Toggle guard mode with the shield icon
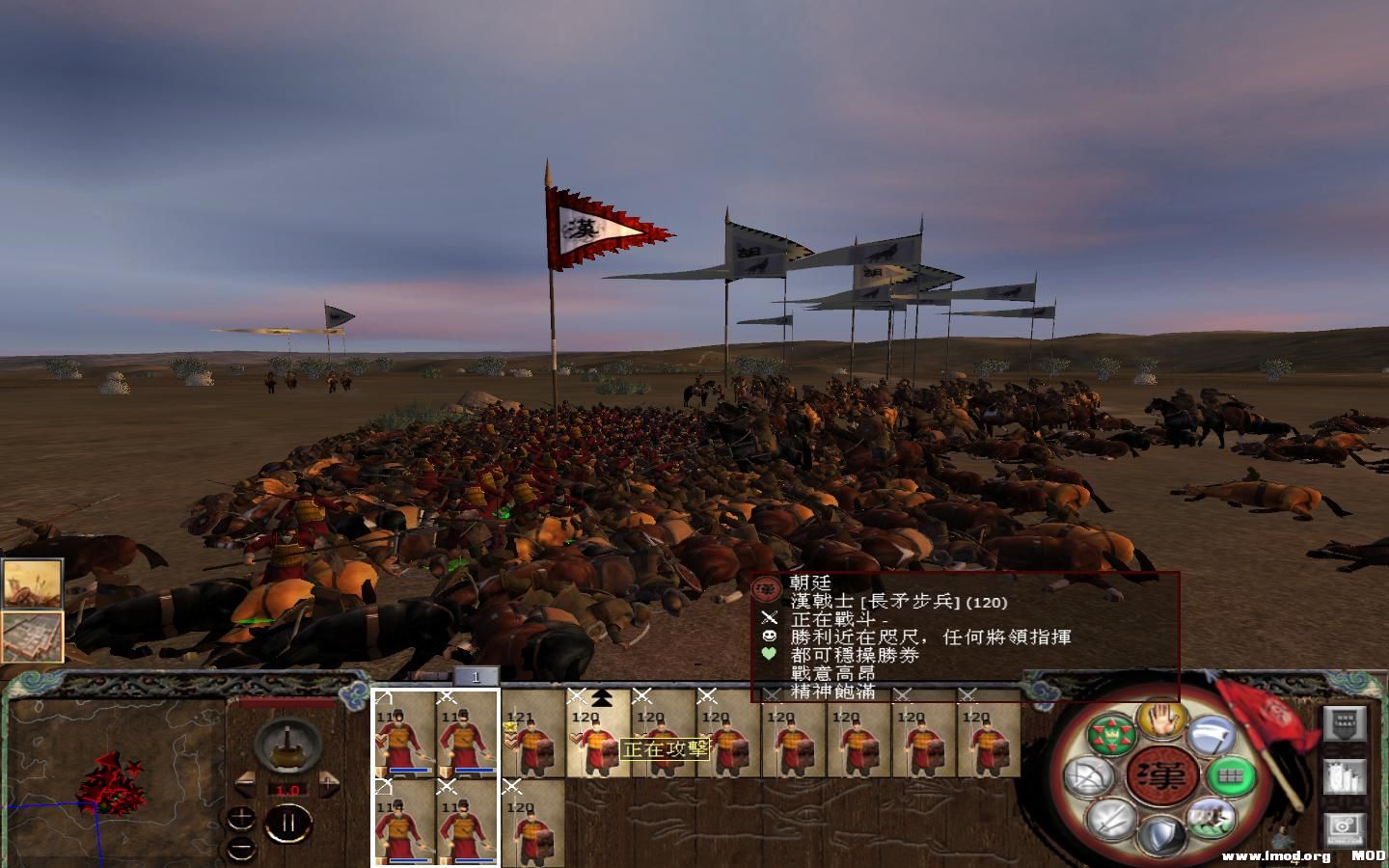Viewport: 1389px width, 868px height. pyautogui.click(x=1161, y=835)
